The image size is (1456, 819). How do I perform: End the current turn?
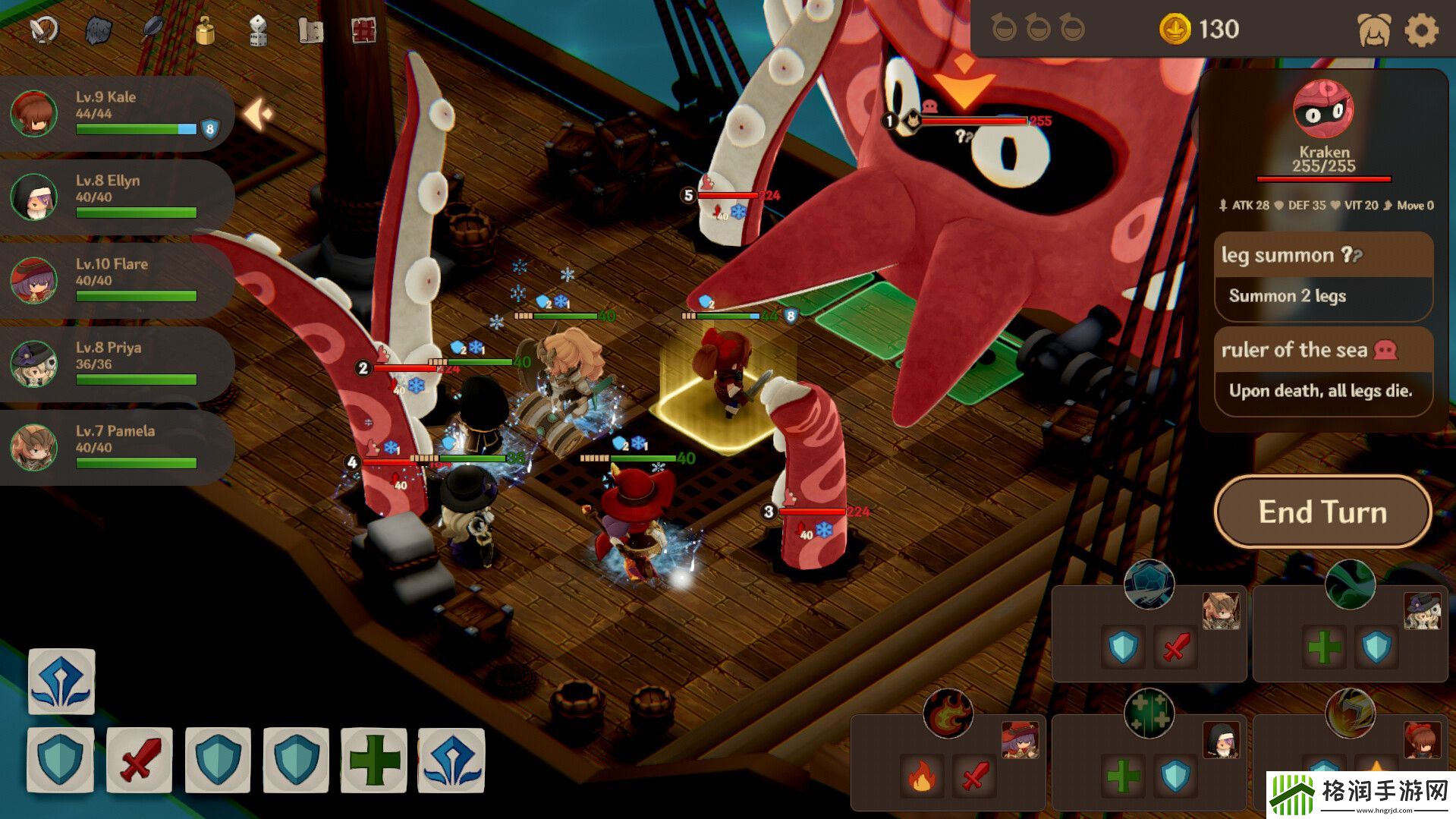click(1322, 512)
